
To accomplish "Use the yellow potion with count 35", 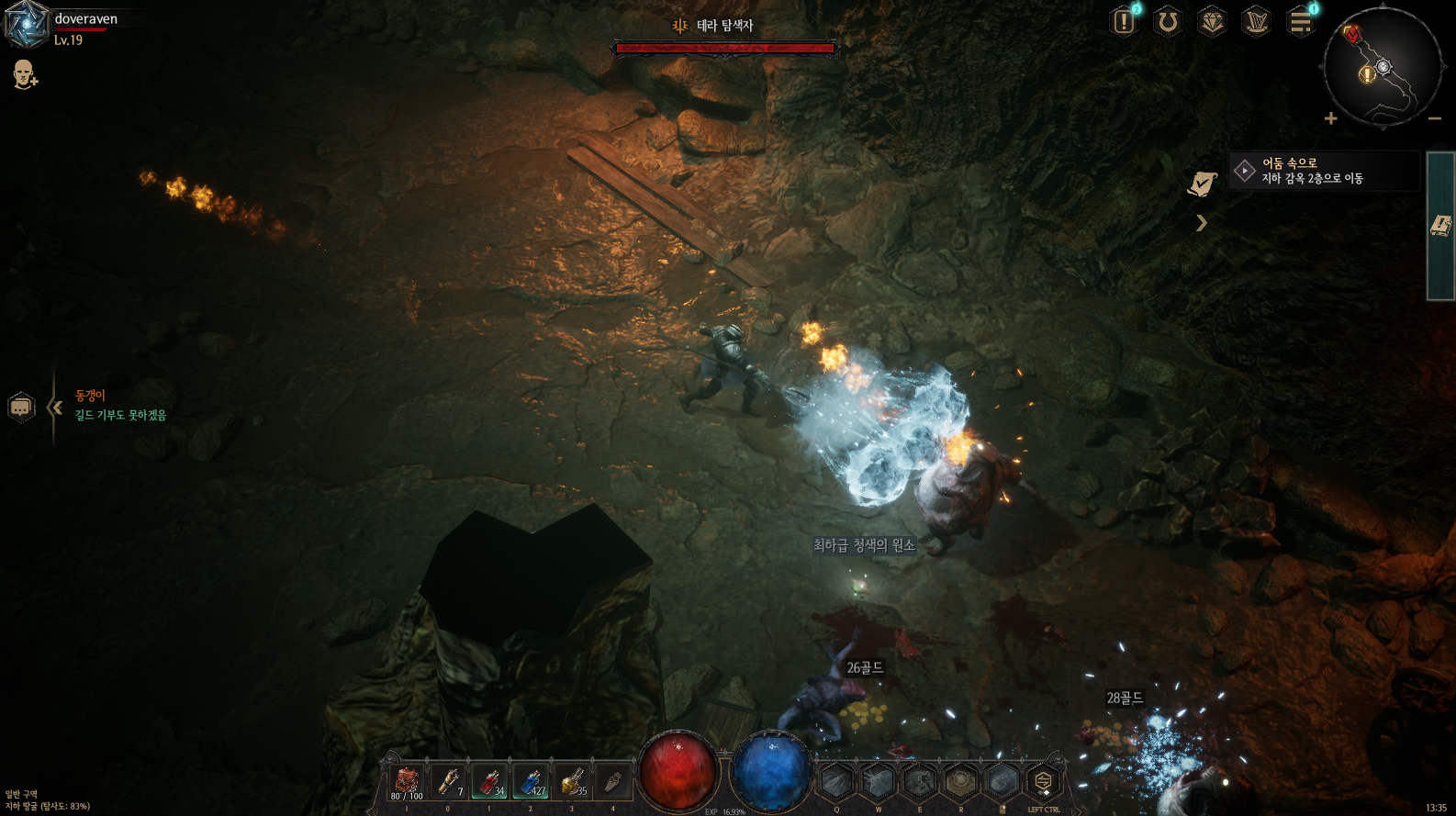I will [572, 782].
